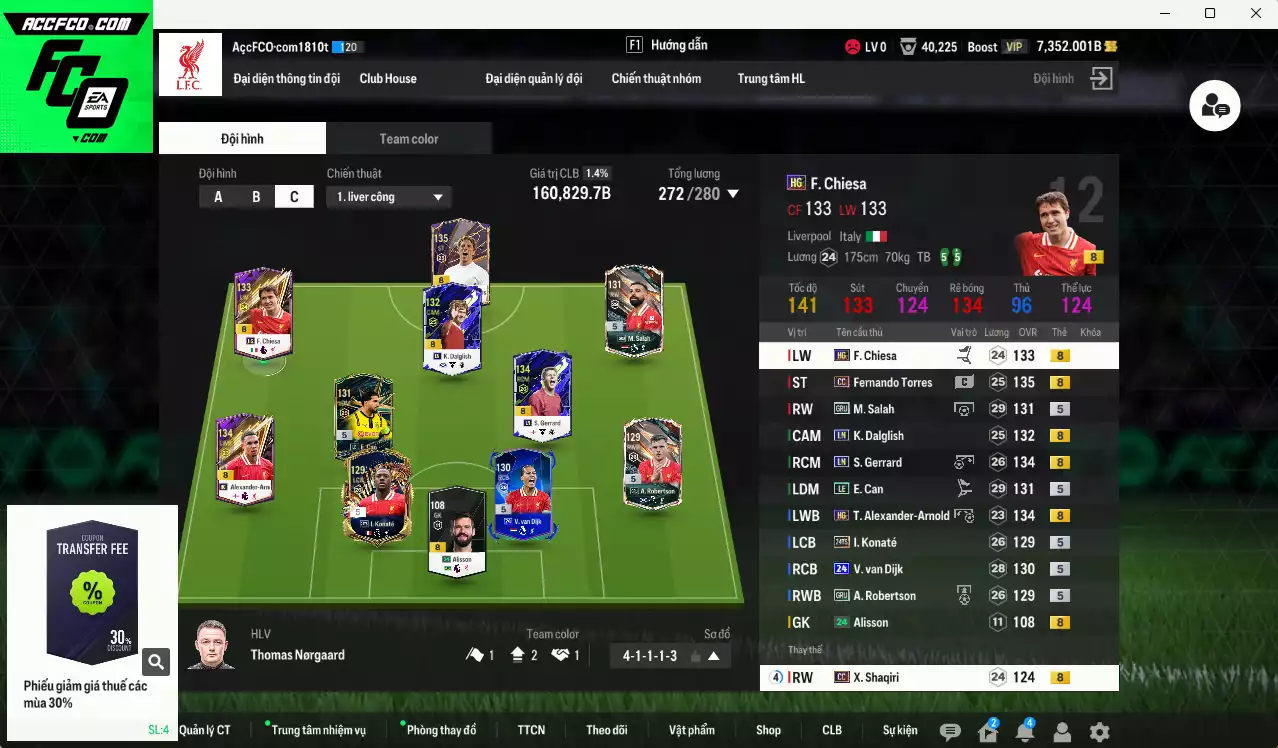Magnify the transfer fee coupon
Viewport: 1278px width, 748px height.
click(x=155, y=661)
